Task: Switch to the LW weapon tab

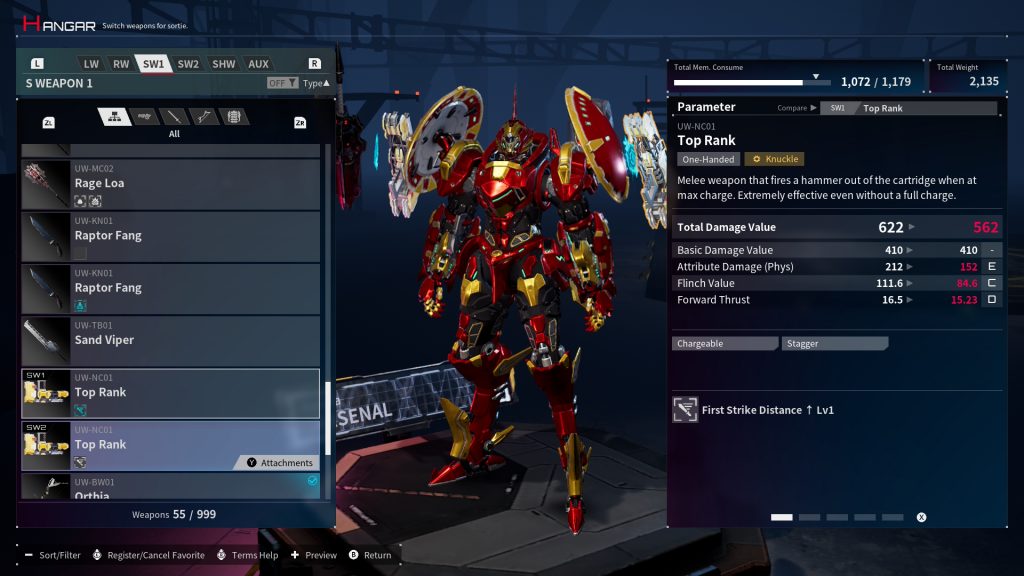Action: tap(91, 64)
